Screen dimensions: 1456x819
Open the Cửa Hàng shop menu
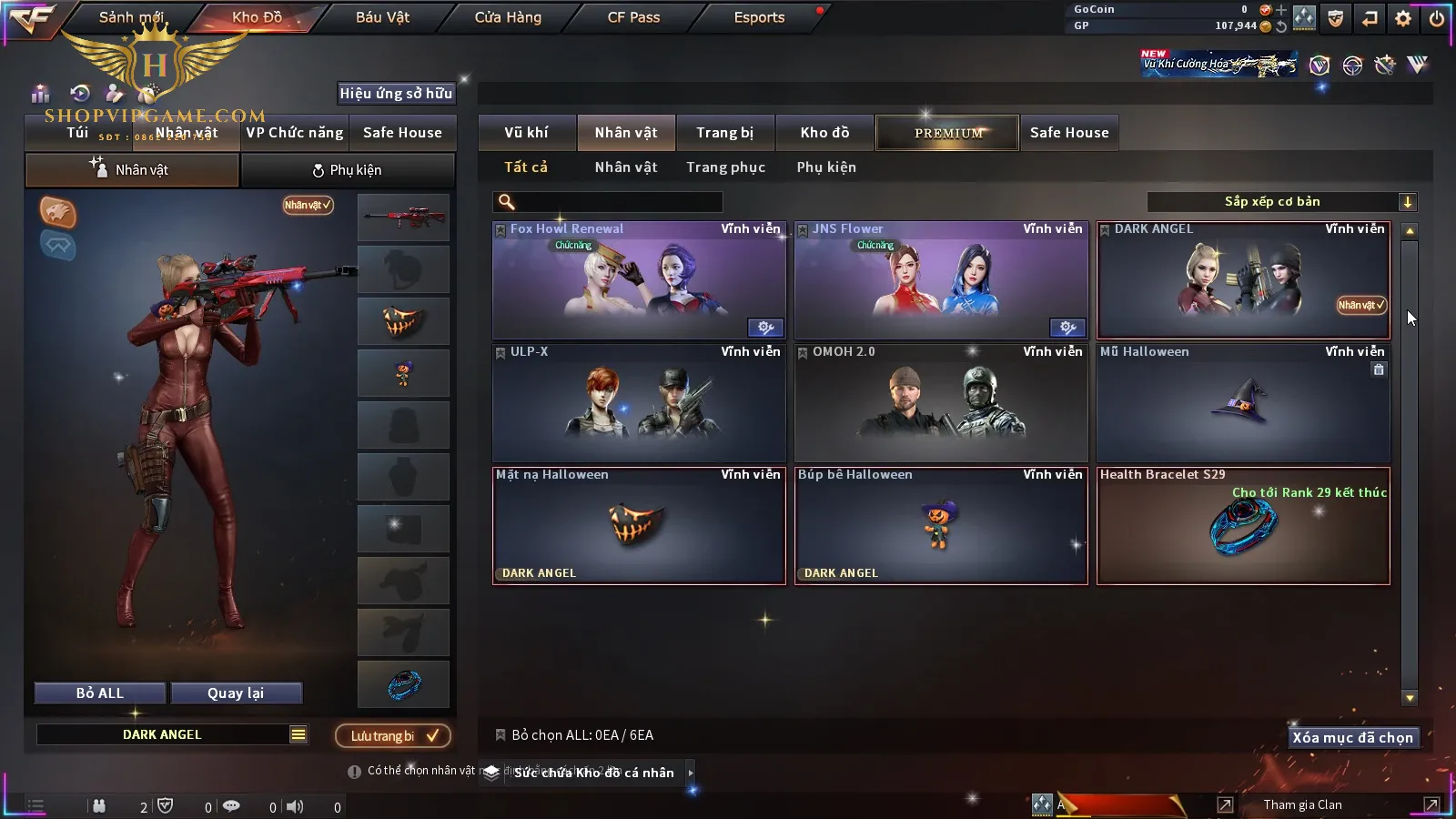[508, 17]
